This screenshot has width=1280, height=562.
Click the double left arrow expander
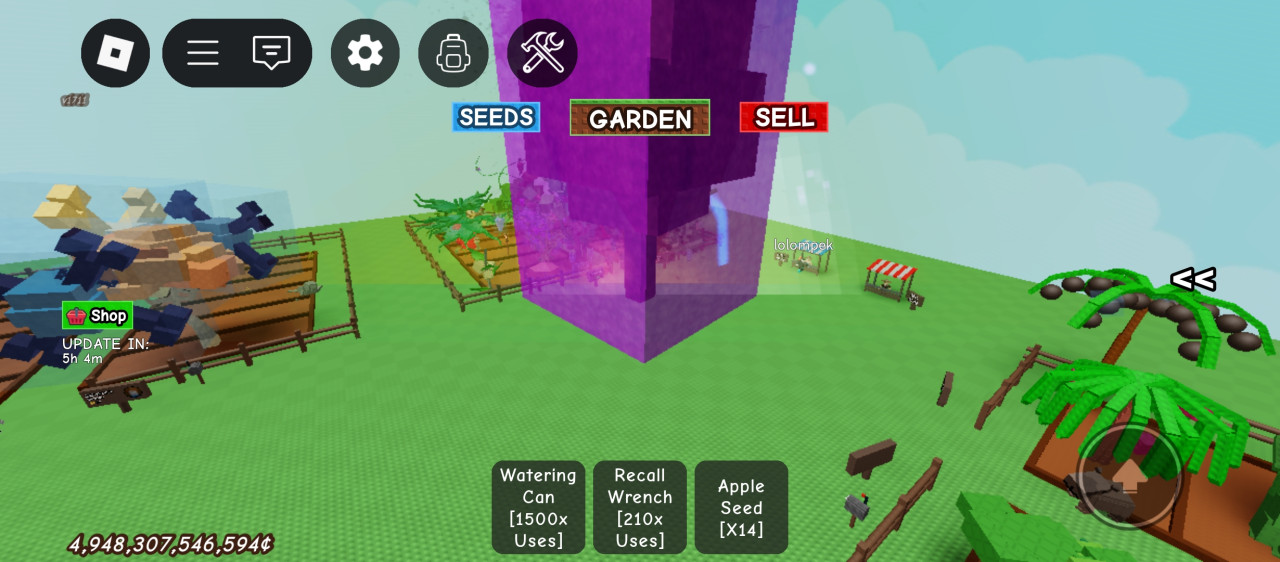(1192, 280)
